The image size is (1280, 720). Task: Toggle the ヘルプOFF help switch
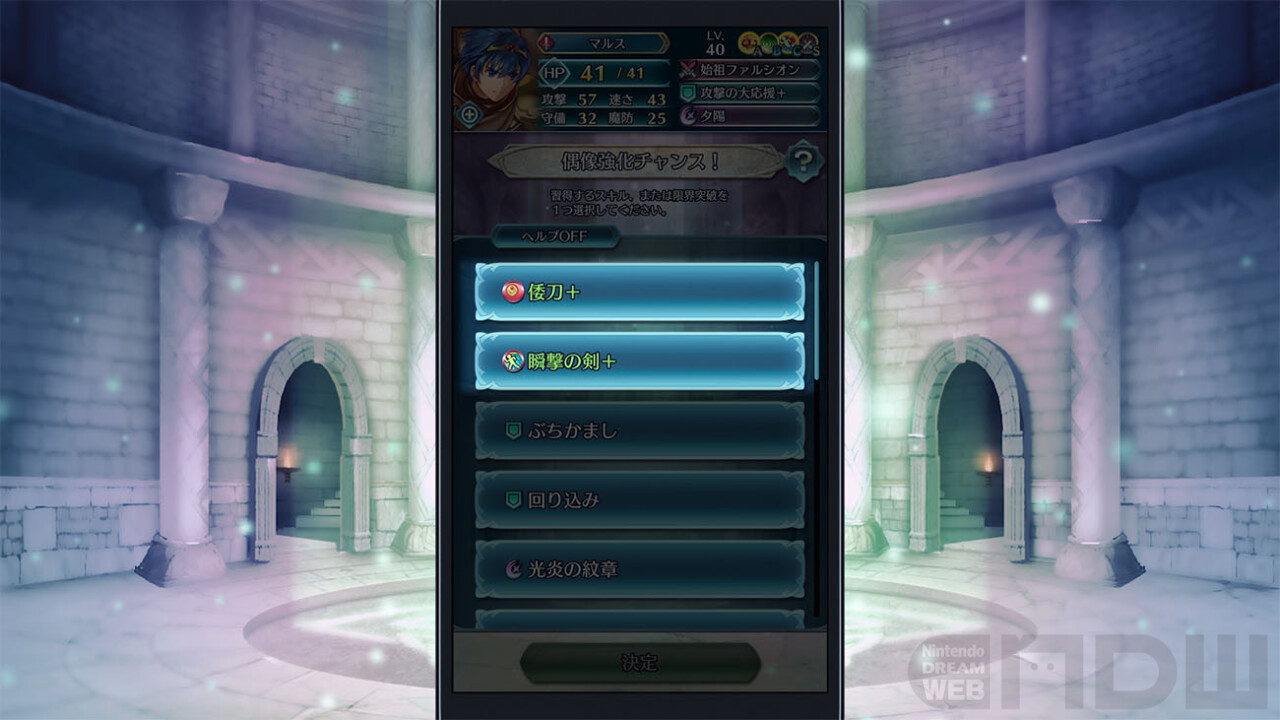click(x=555, y=237)
